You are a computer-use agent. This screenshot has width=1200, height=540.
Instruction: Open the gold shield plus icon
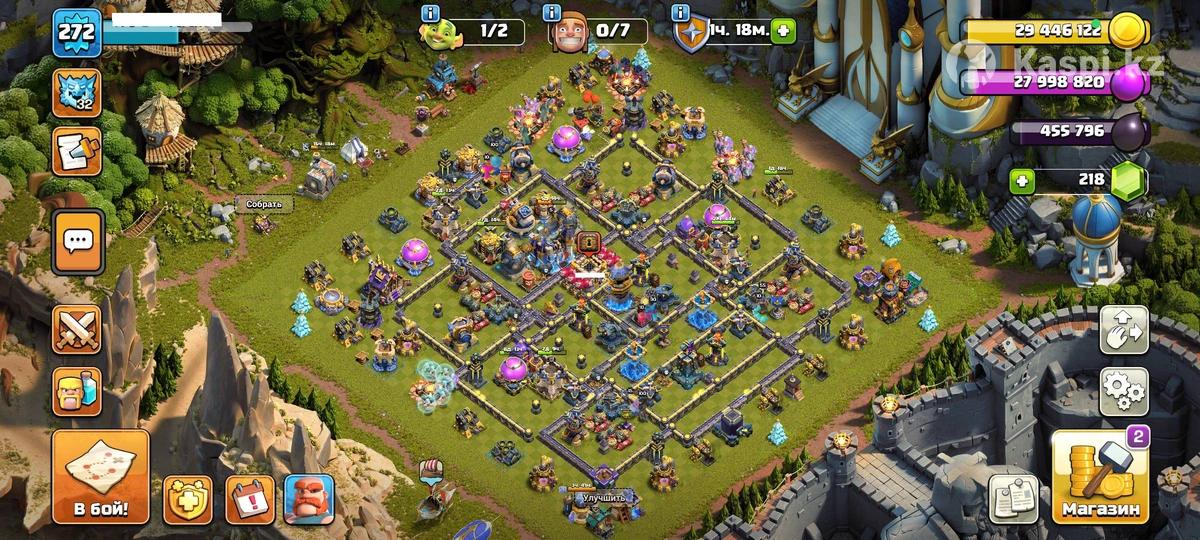click(x=188, y=498)
